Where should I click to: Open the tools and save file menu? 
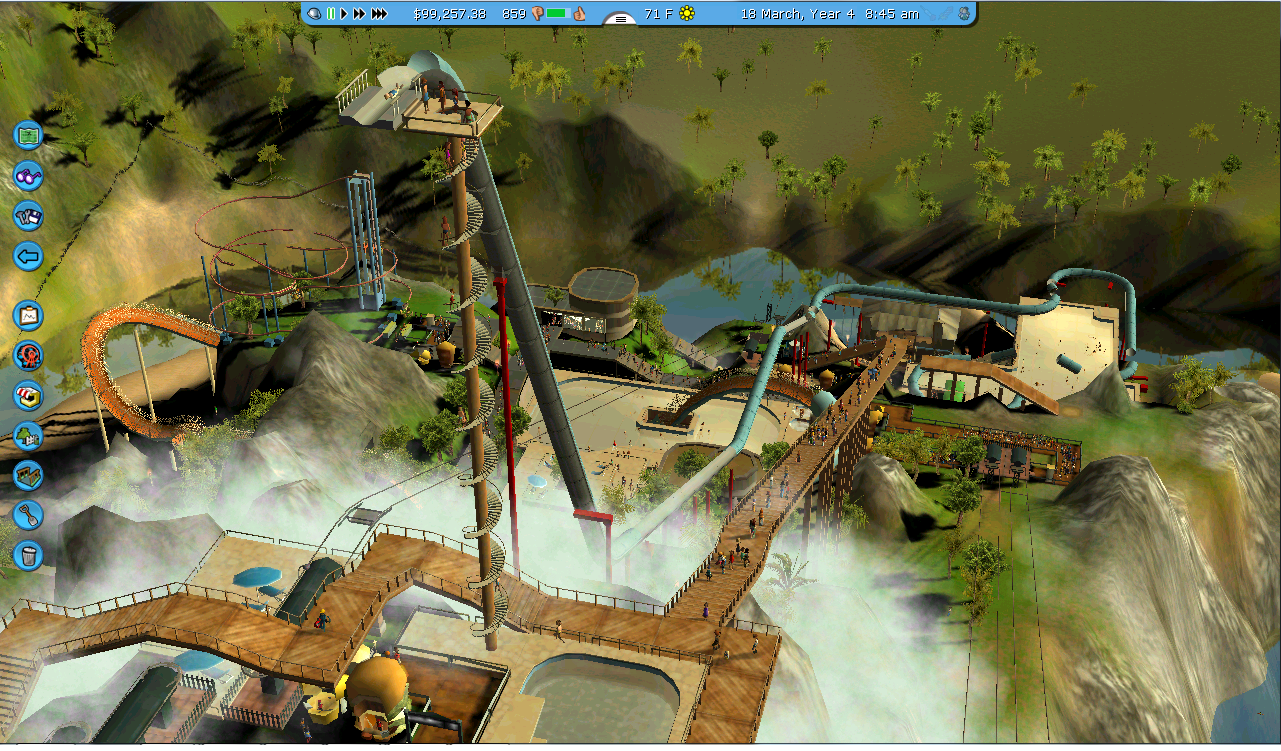pos(28,215)
